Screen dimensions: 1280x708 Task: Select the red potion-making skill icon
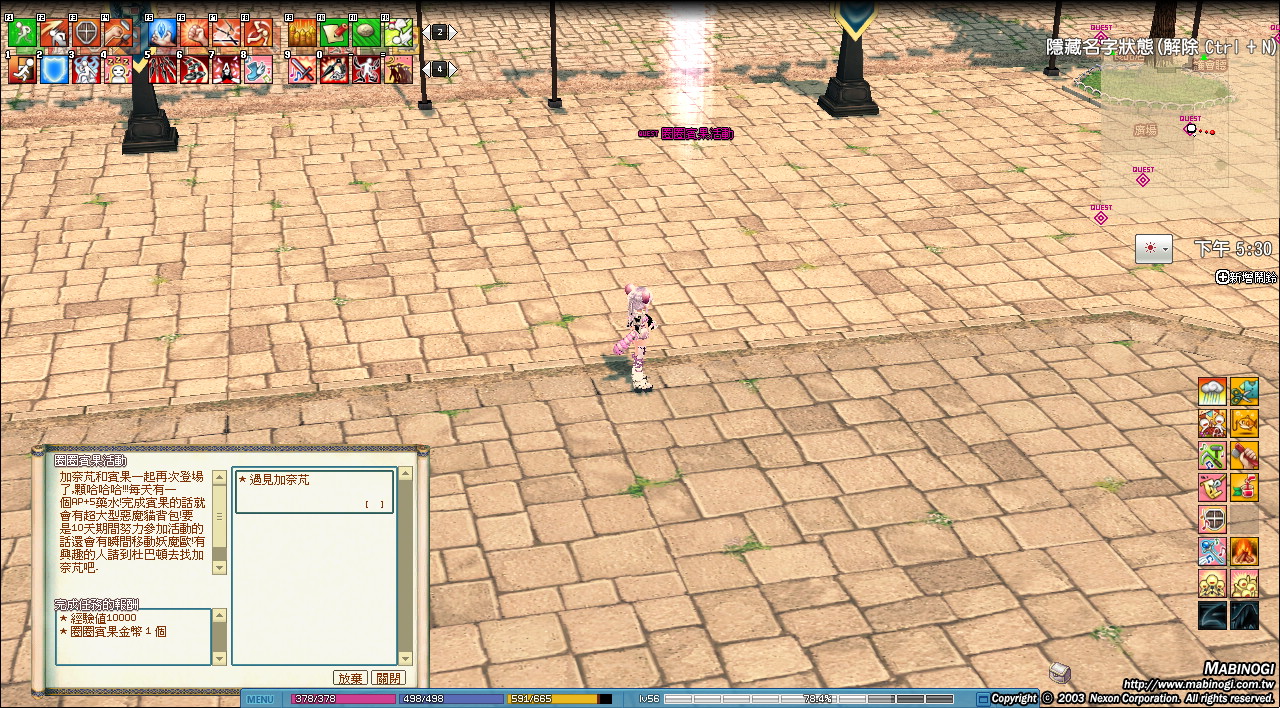coord(1244,487)
